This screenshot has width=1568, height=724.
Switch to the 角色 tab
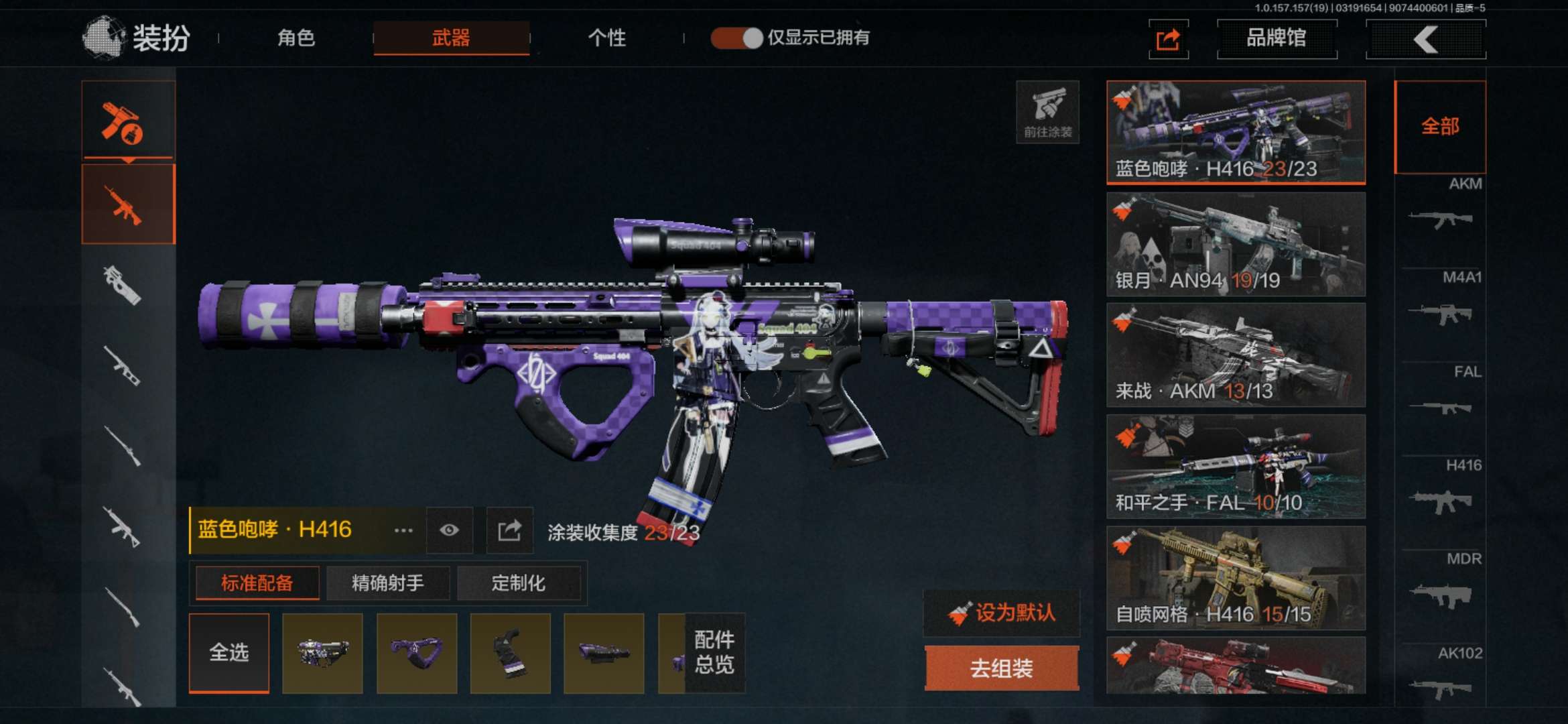coord(296,38)
